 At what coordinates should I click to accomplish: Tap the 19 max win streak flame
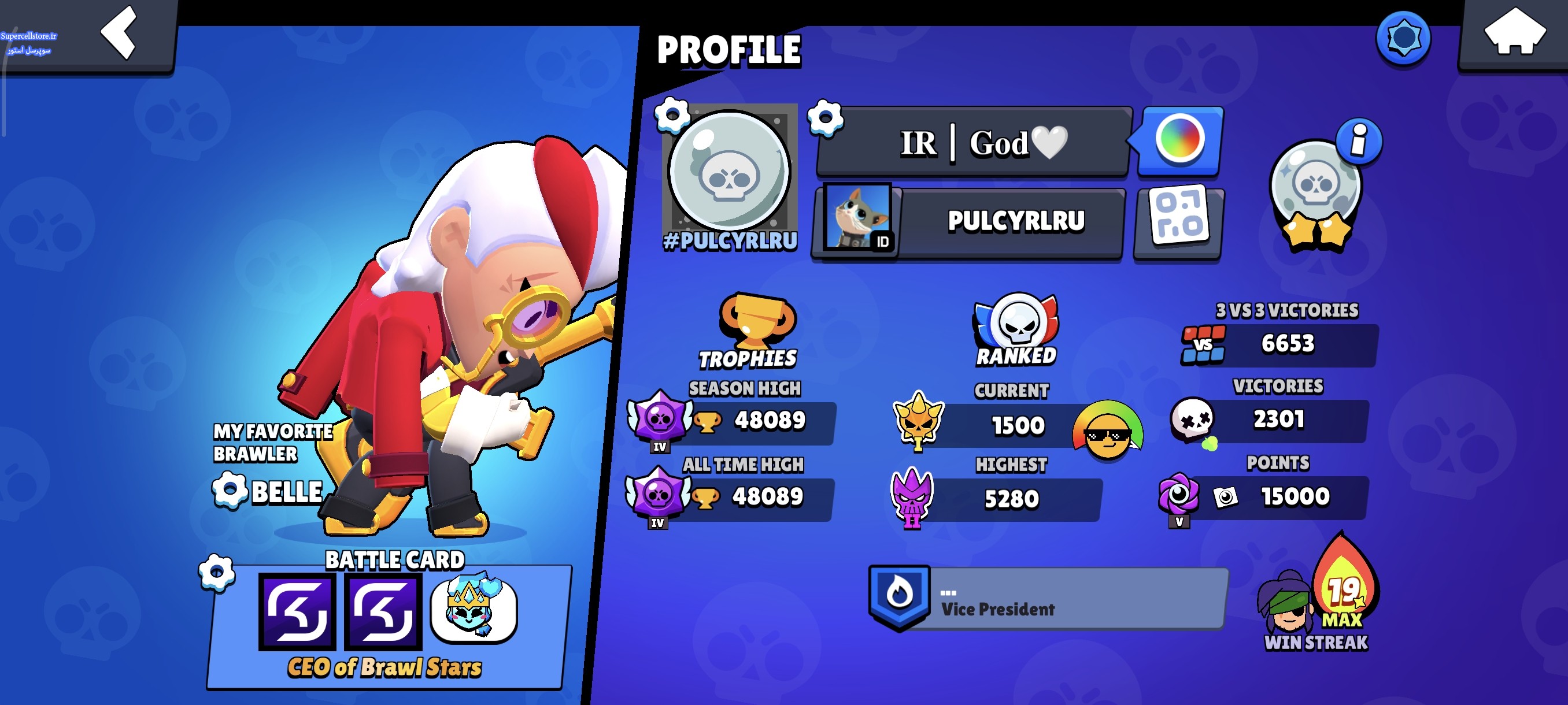click(1344, 587)
